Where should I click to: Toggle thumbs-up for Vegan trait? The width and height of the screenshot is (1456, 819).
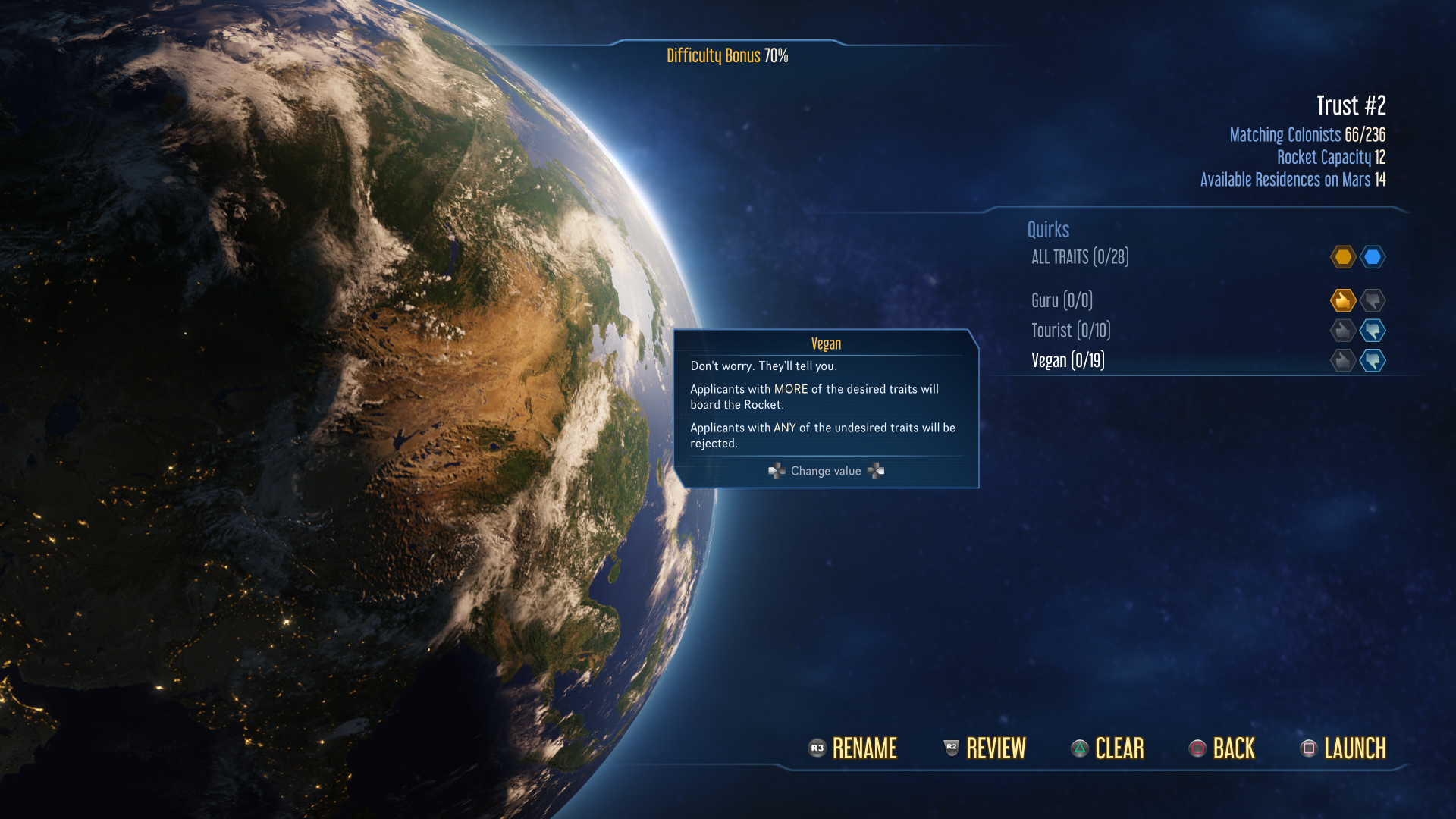pos(1342,360)
